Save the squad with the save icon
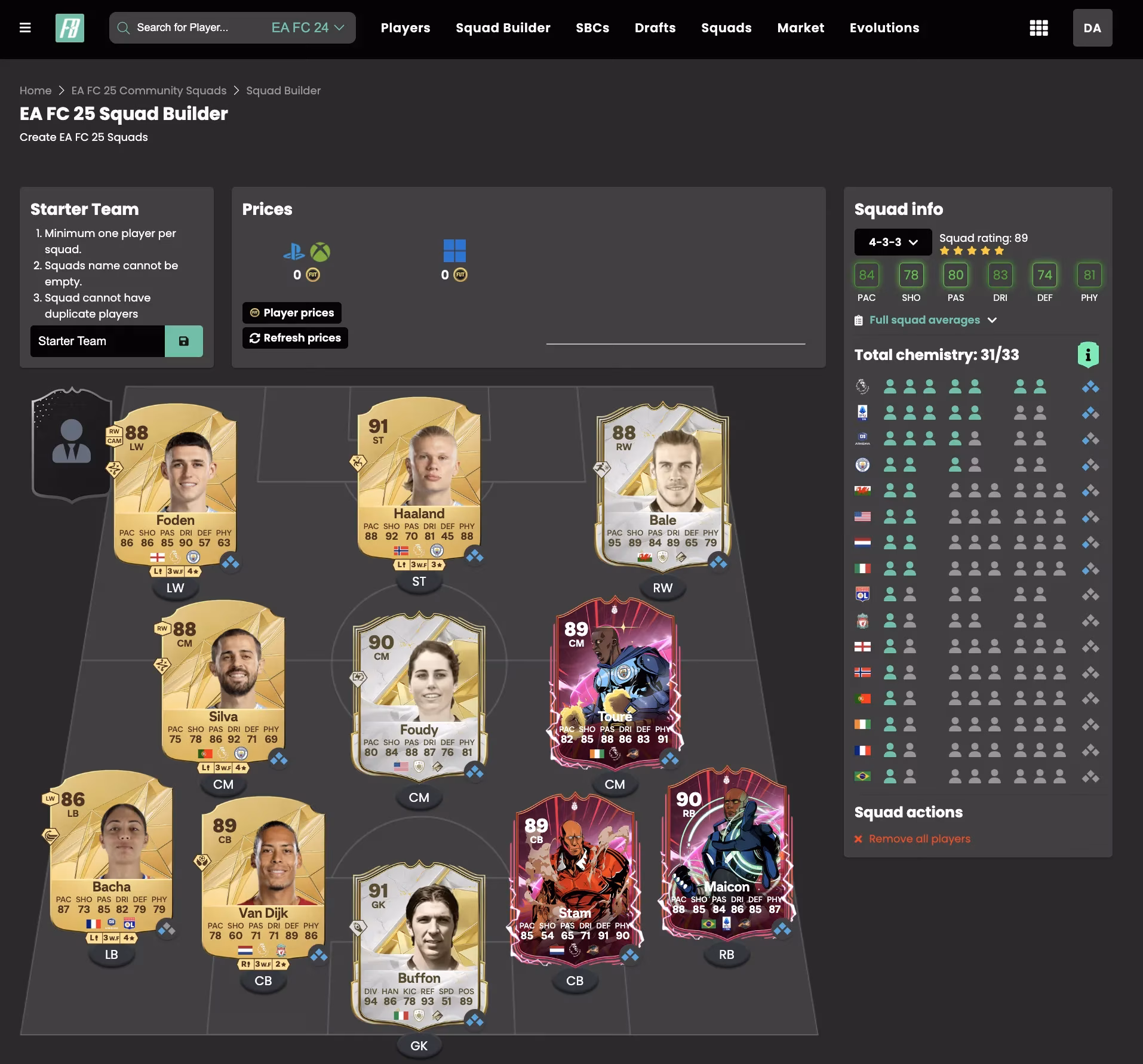This screenshot has width=1143, height=1064. point(184,341)
